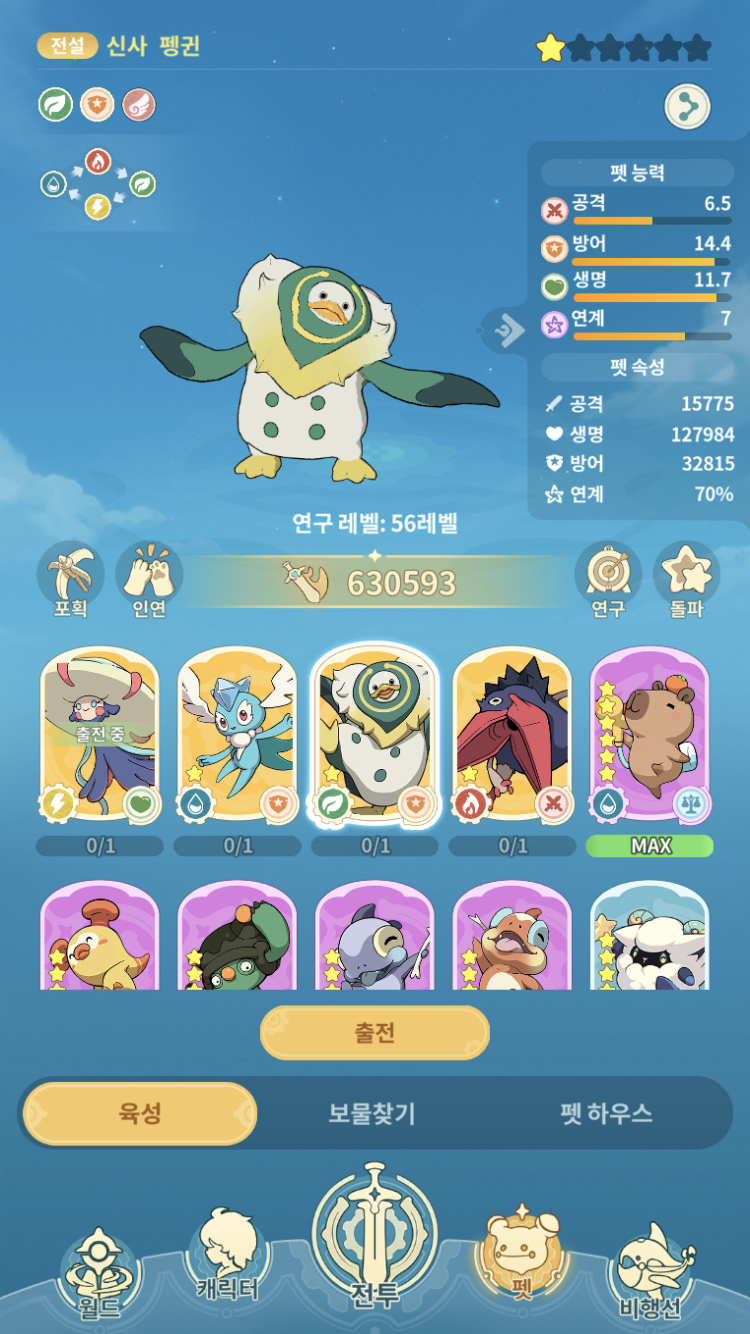Choose the red-beaked fire bird pet card
The height and width of the screenshot is (1334, 750).
pos(512,735)
